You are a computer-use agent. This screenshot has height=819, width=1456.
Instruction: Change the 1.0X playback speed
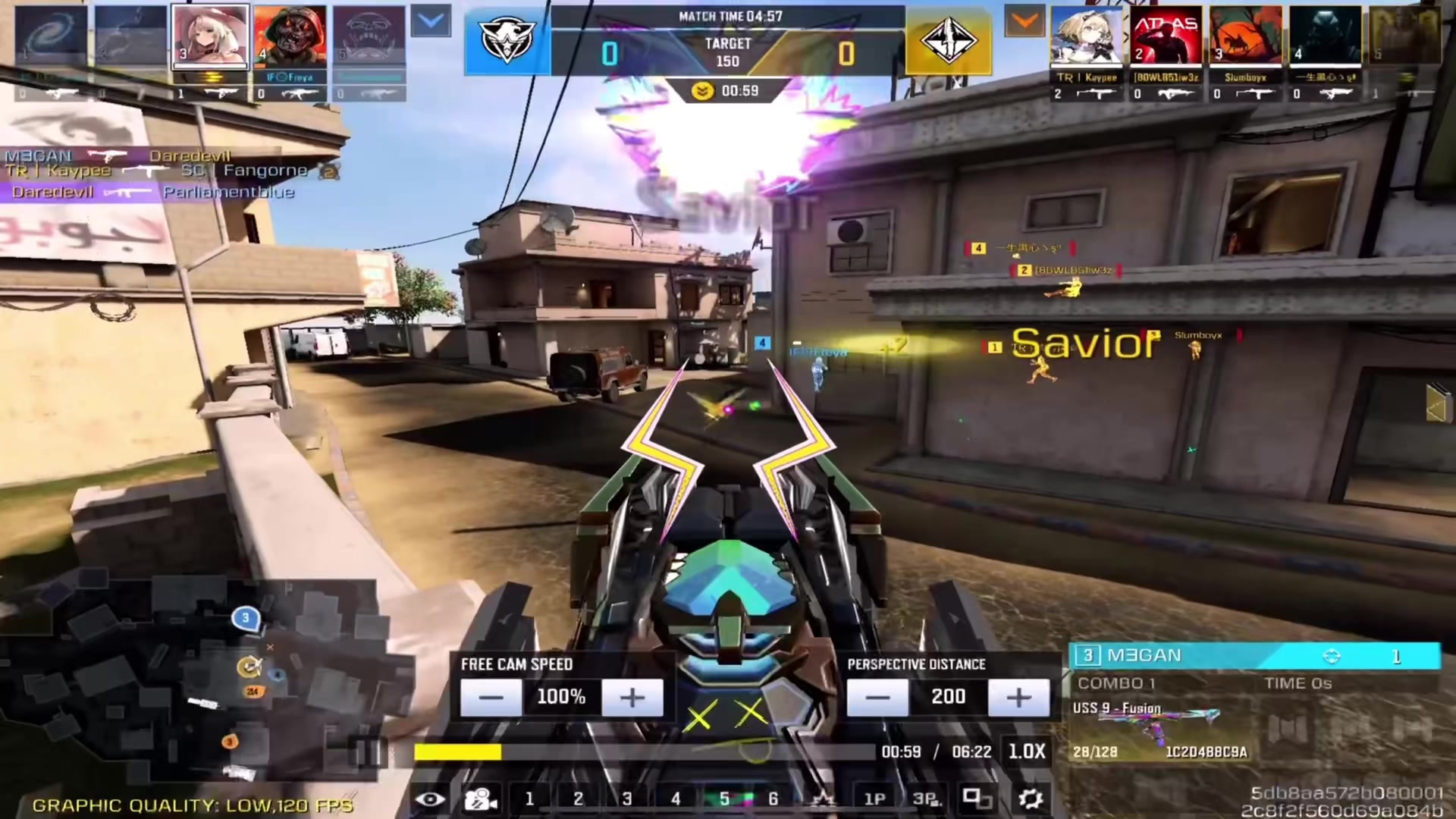[1026, 752]
